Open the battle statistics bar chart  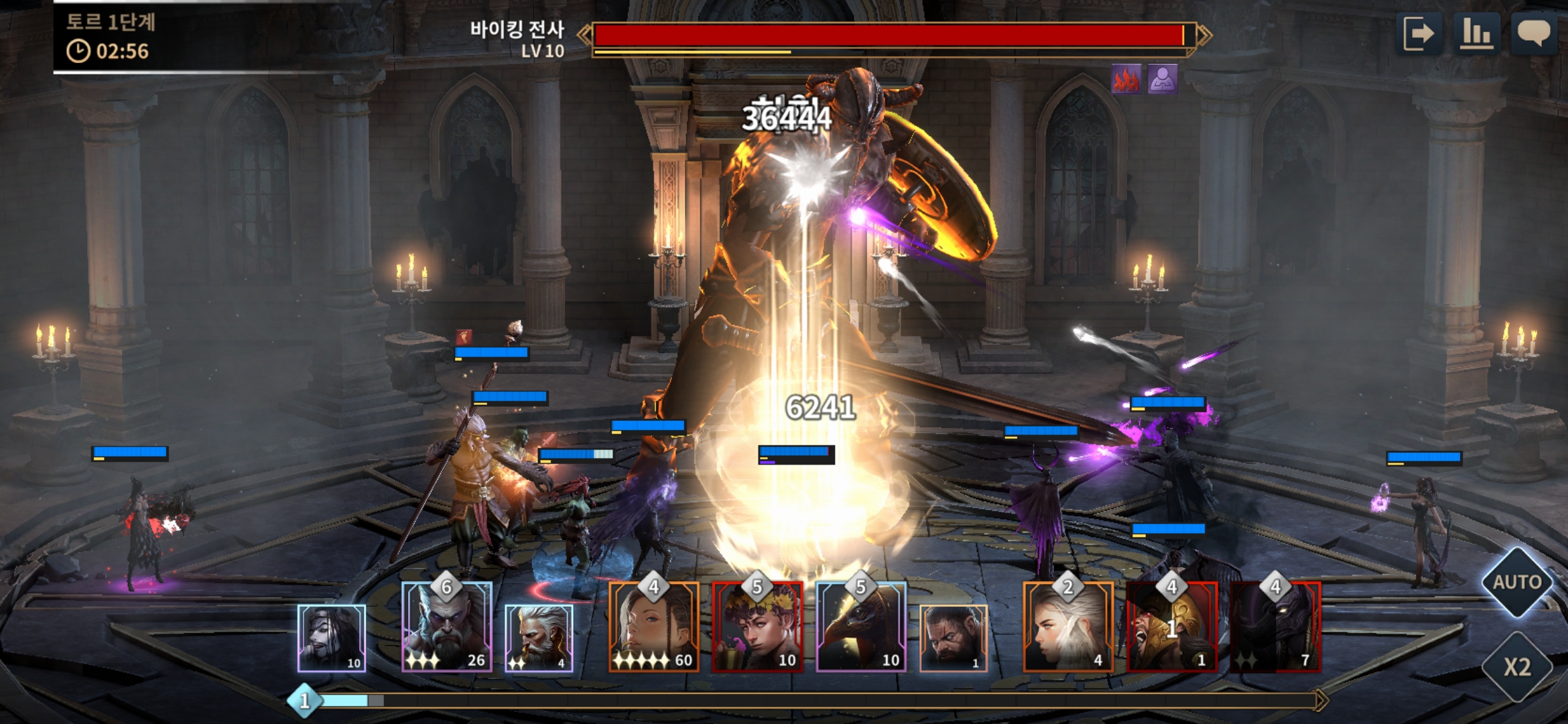[x=1476, y=34]
